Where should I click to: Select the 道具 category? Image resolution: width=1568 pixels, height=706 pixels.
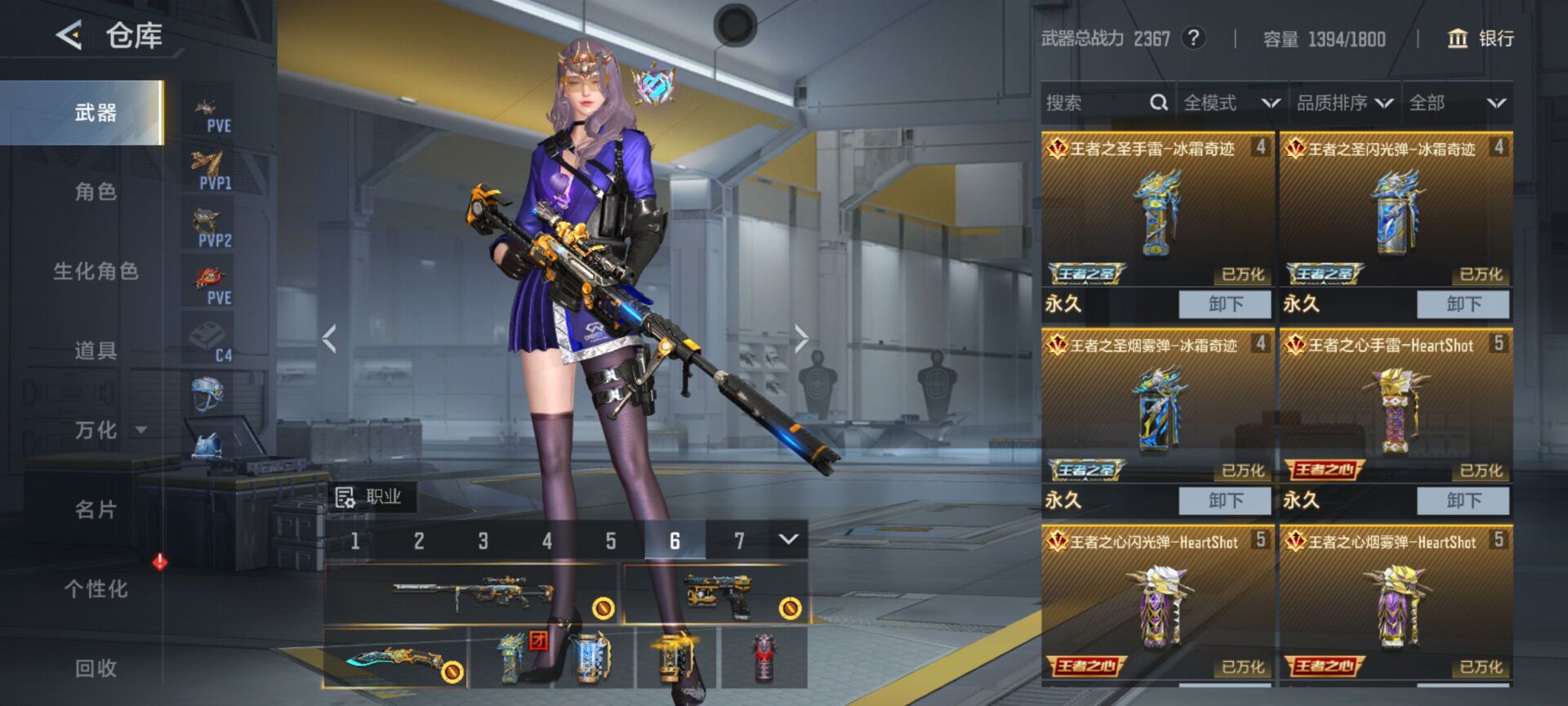[96, 351]
